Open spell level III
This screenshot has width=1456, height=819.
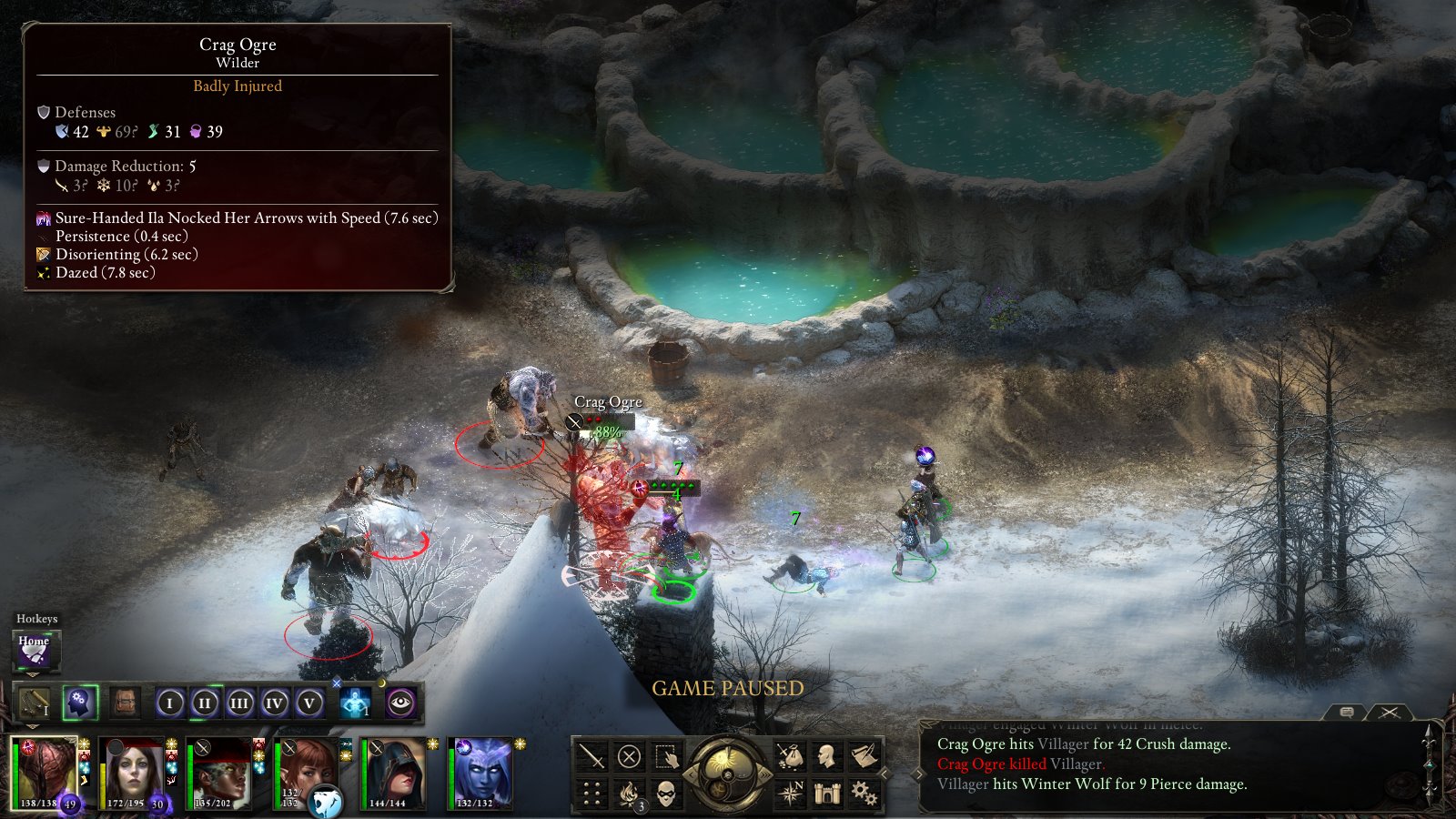coord(239,703)
